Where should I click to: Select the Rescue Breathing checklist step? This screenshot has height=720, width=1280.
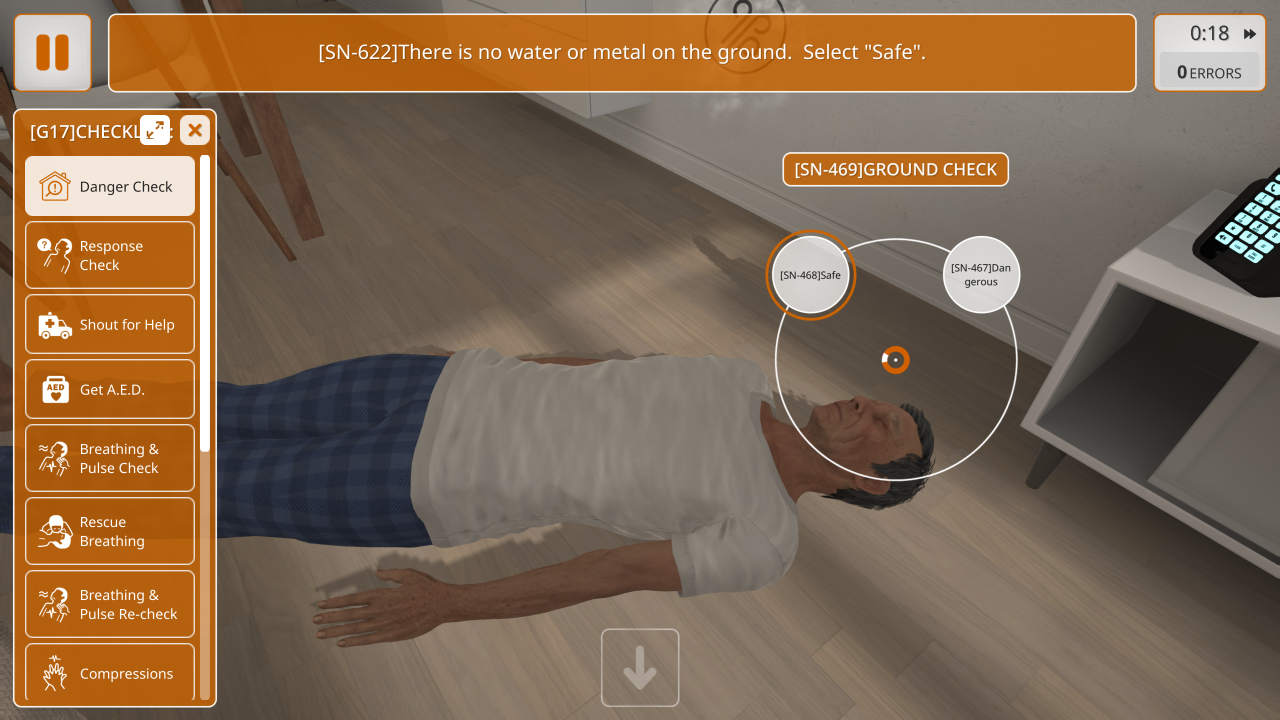(110, 531)
